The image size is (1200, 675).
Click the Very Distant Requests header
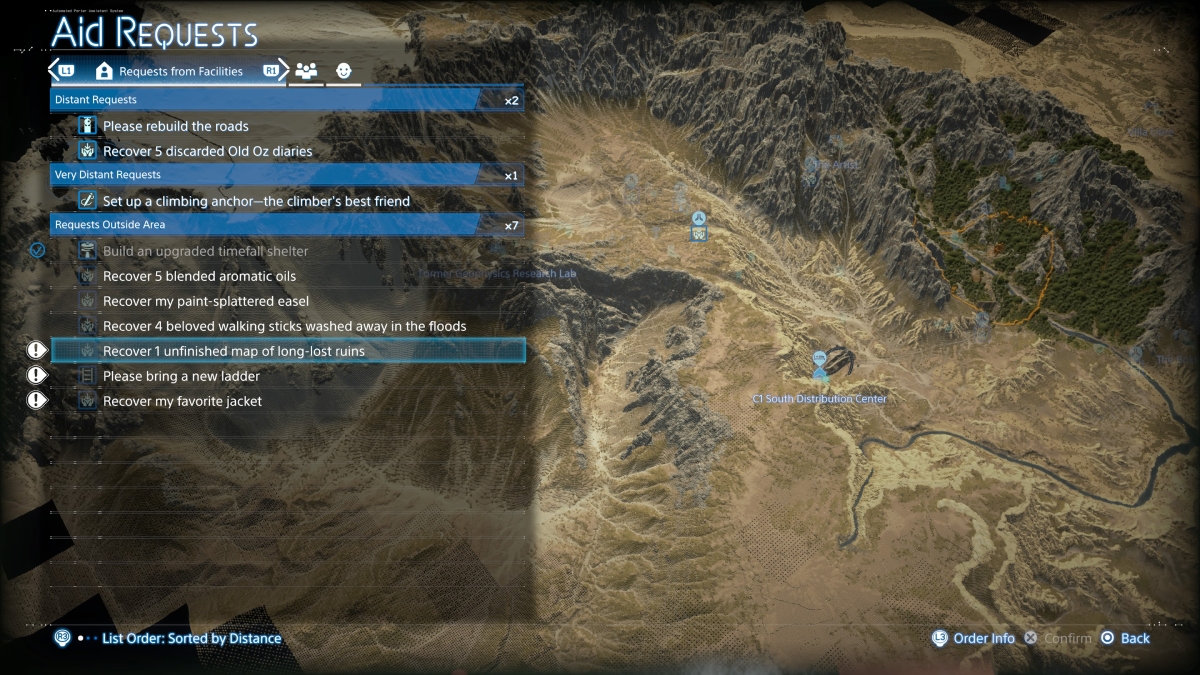point(287,175)
